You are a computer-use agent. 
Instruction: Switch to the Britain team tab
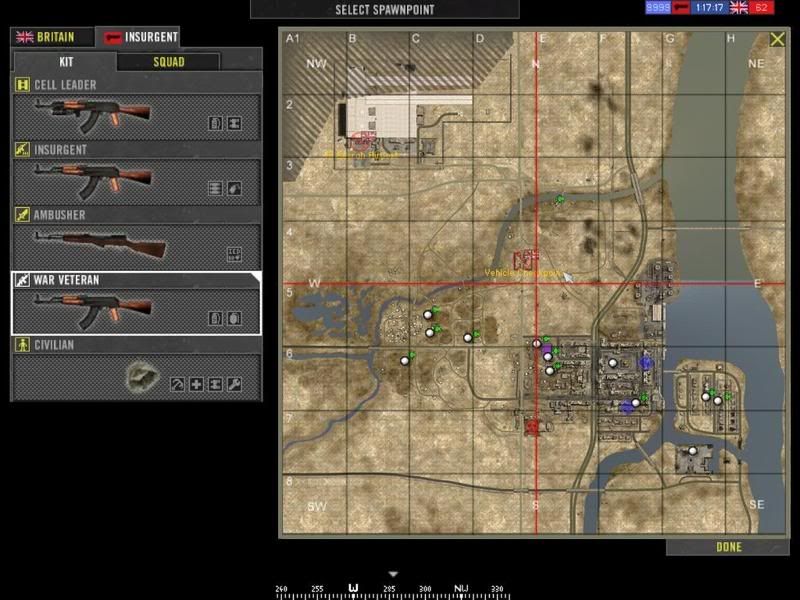[x=52, y=37]
